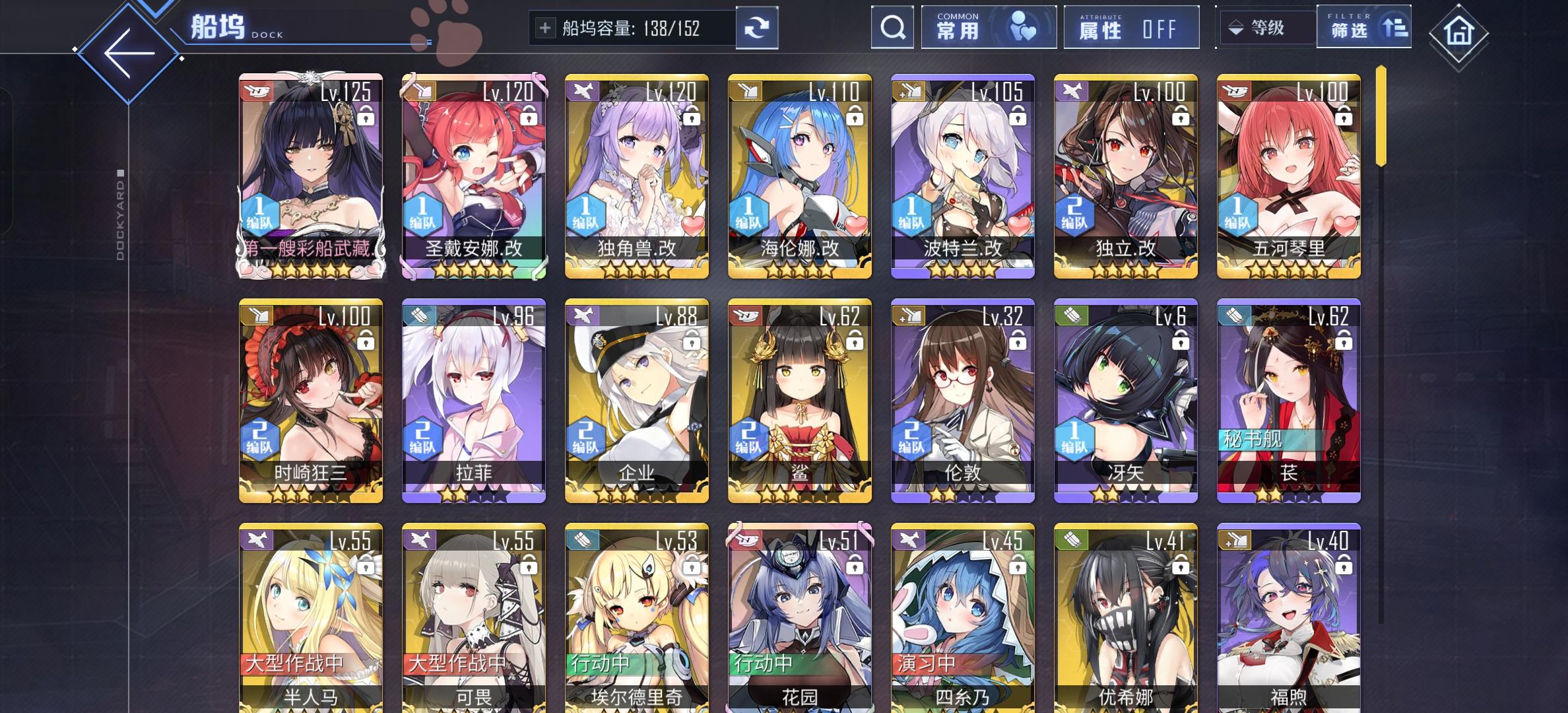Tap the home icon in the top right
Screen dimensions: 1568x713
(x=1458, y=31)
